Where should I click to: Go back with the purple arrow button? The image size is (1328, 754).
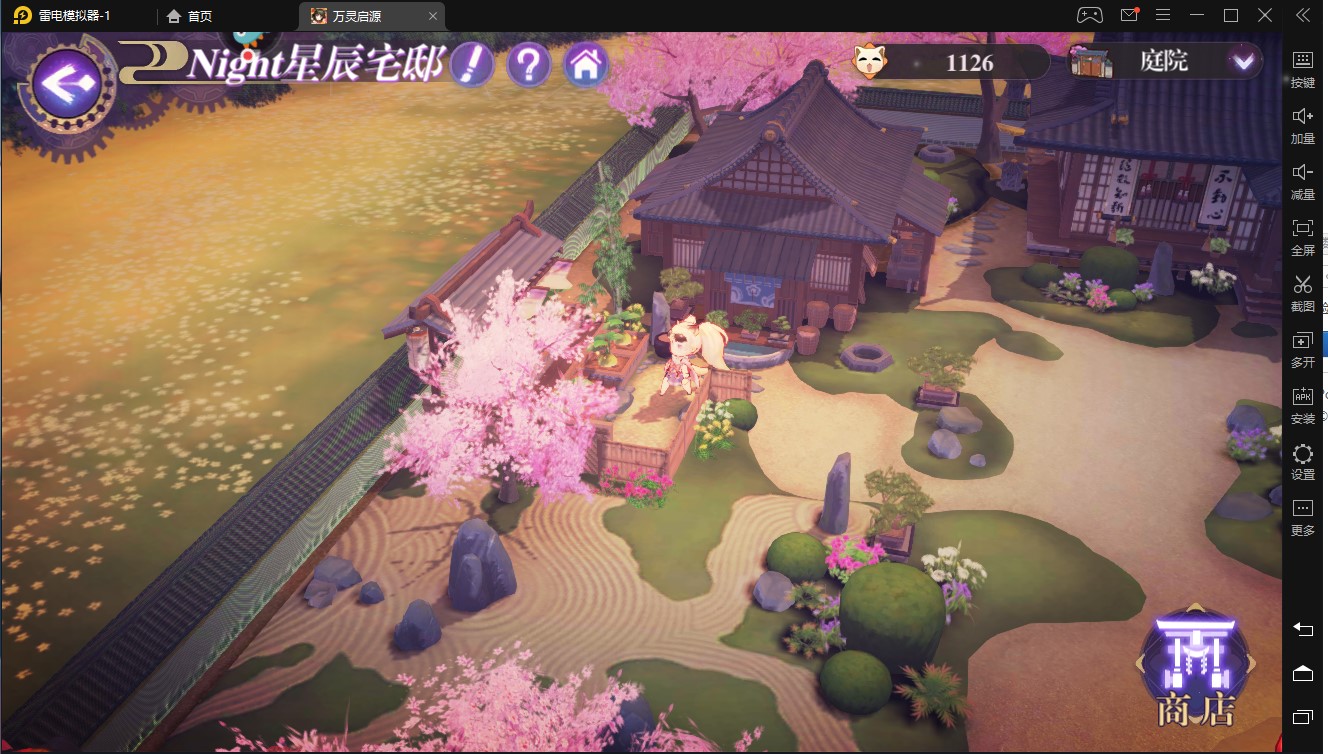pyautogui.click(x=66, y=82)
